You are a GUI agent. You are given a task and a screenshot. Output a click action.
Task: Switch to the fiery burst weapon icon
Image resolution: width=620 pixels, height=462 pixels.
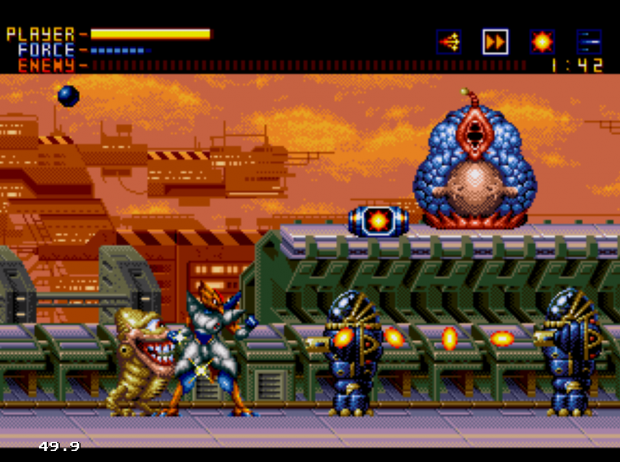coord(542,42)
